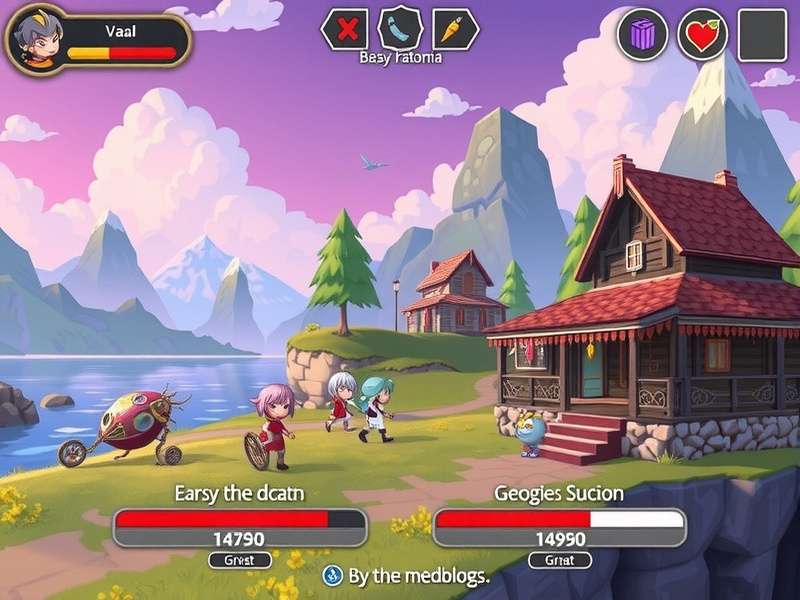Select the red X hexagon icon
The height and width of the screenshot is (600, 800).
[x=346, y=29]
